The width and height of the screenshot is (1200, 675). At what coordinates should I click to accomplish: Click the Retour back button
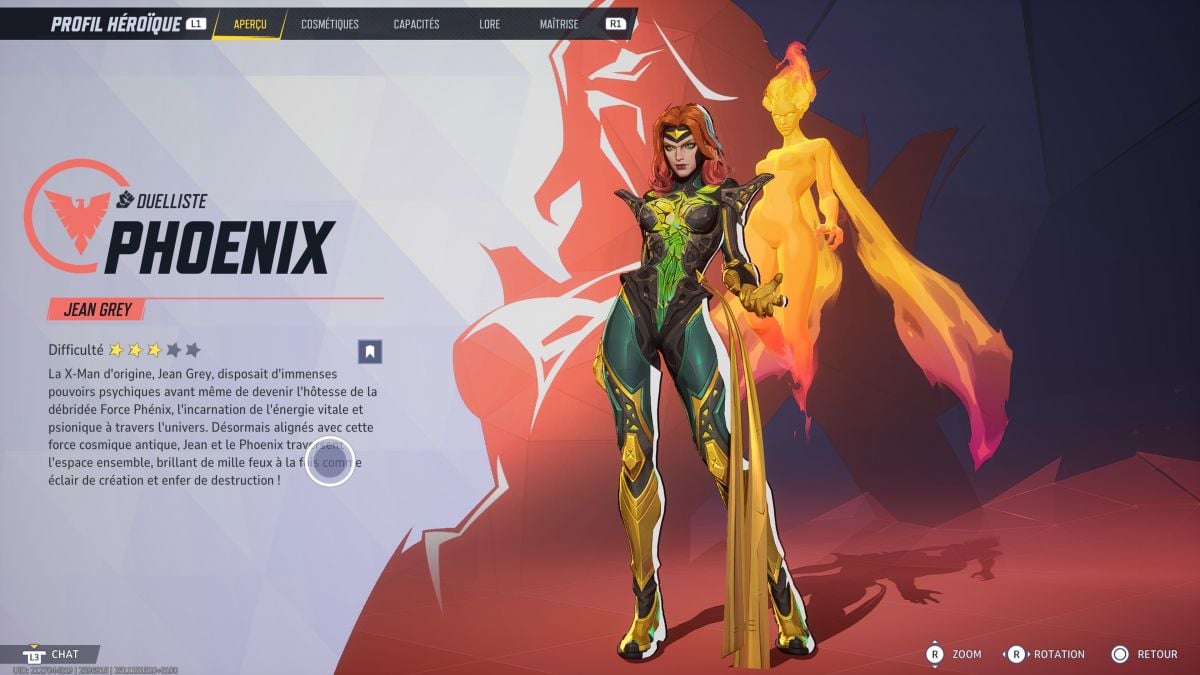point(1145,654)
